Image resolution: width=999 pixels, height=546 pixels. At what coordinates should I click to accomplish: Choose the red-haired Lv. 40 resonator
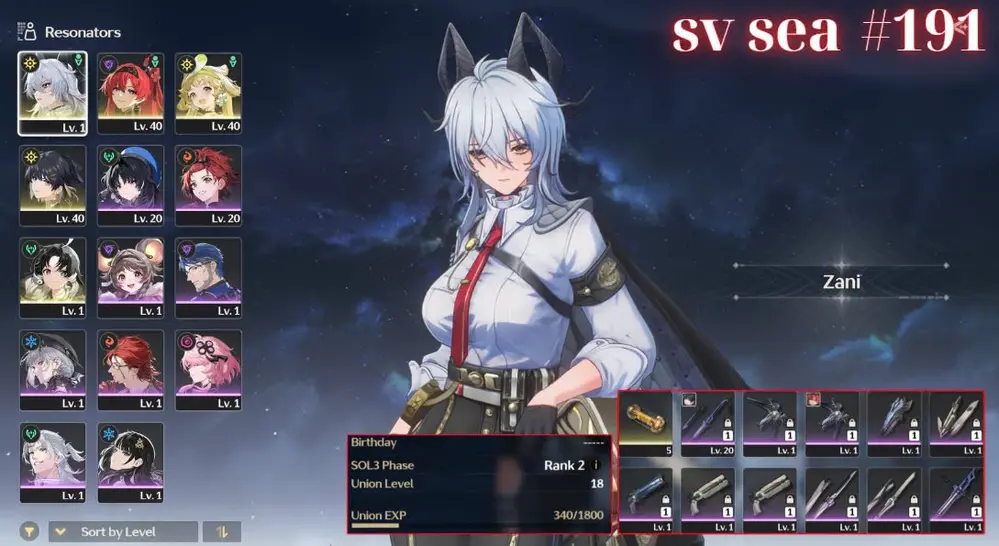pyautogui.click(x=130, y=93)
